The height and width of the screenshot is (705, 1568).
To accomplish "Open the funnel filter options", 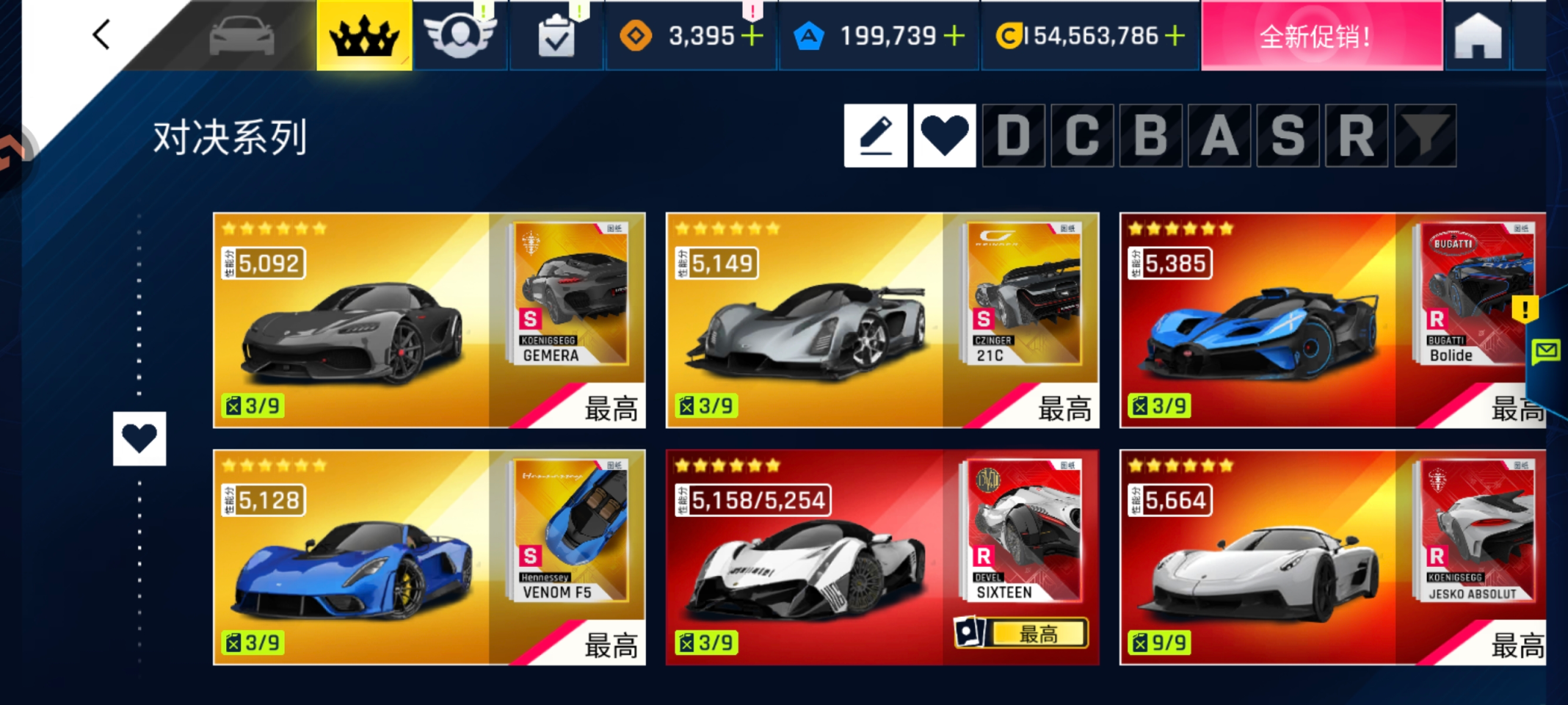I will click(x=1425, y=136).
